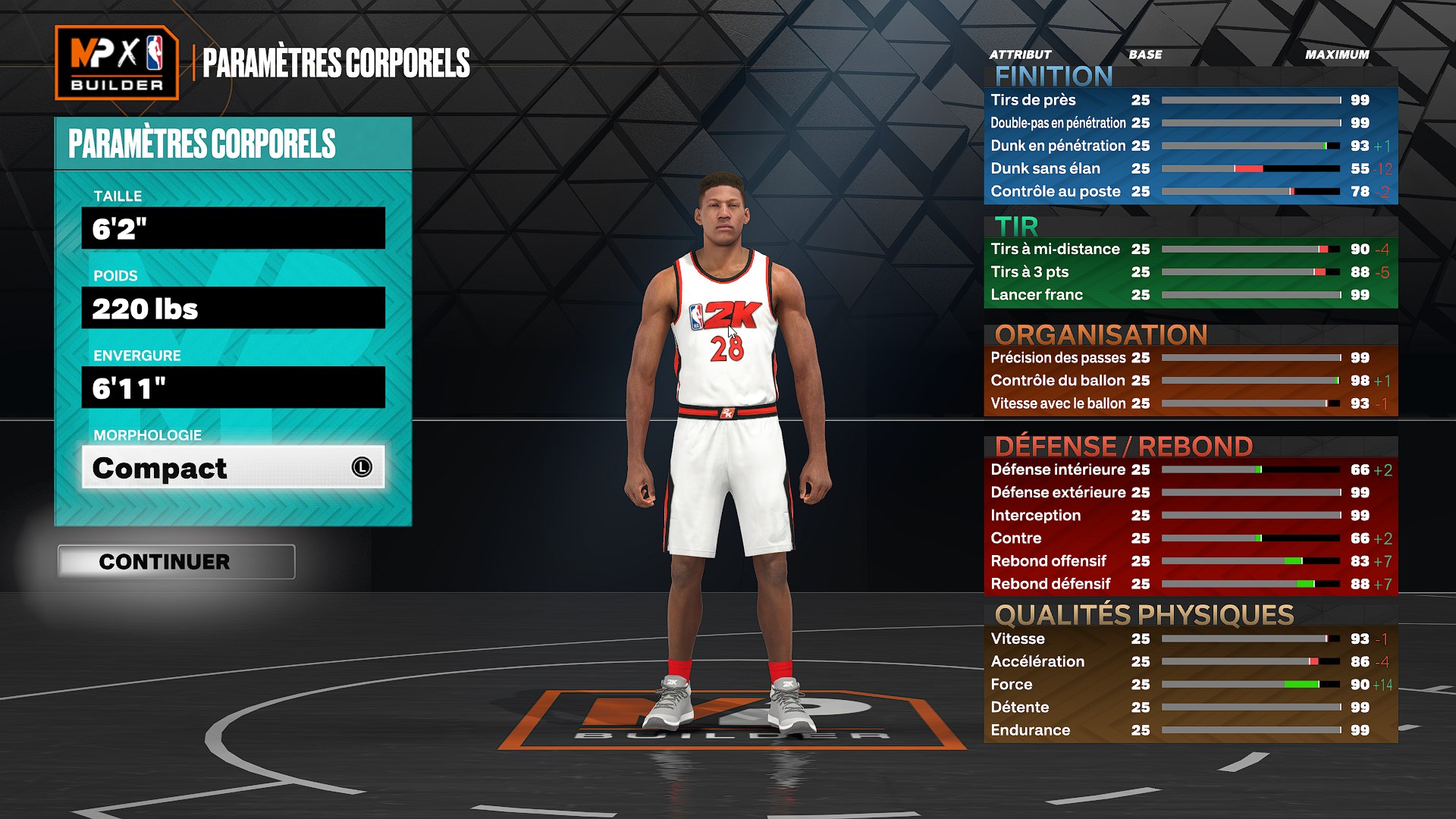
Task: Adjust the Force attribute bar
Action: click(1251, 684)
